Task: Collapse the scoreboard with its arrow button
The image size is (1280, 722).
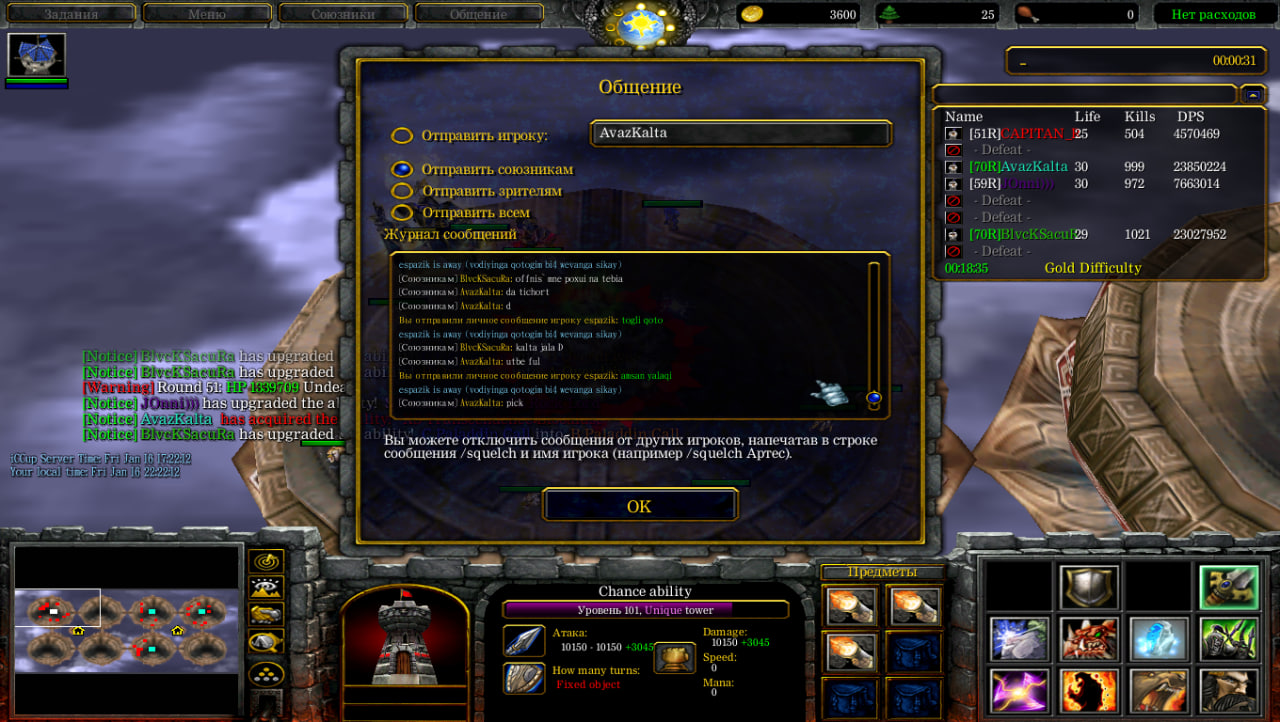Action: (x=1253, y=94)
